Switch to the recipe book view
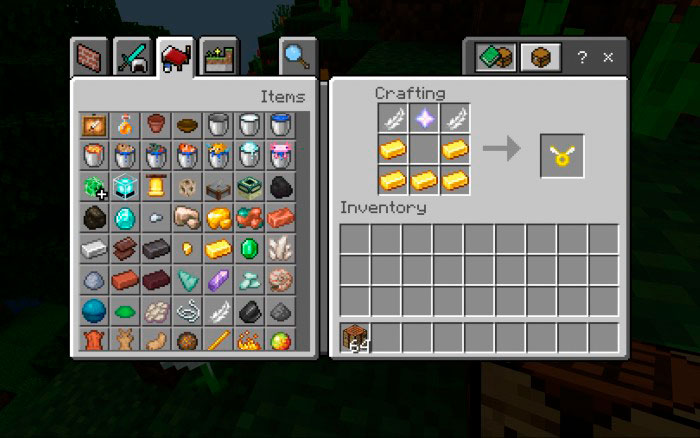 tap(495, 57)
